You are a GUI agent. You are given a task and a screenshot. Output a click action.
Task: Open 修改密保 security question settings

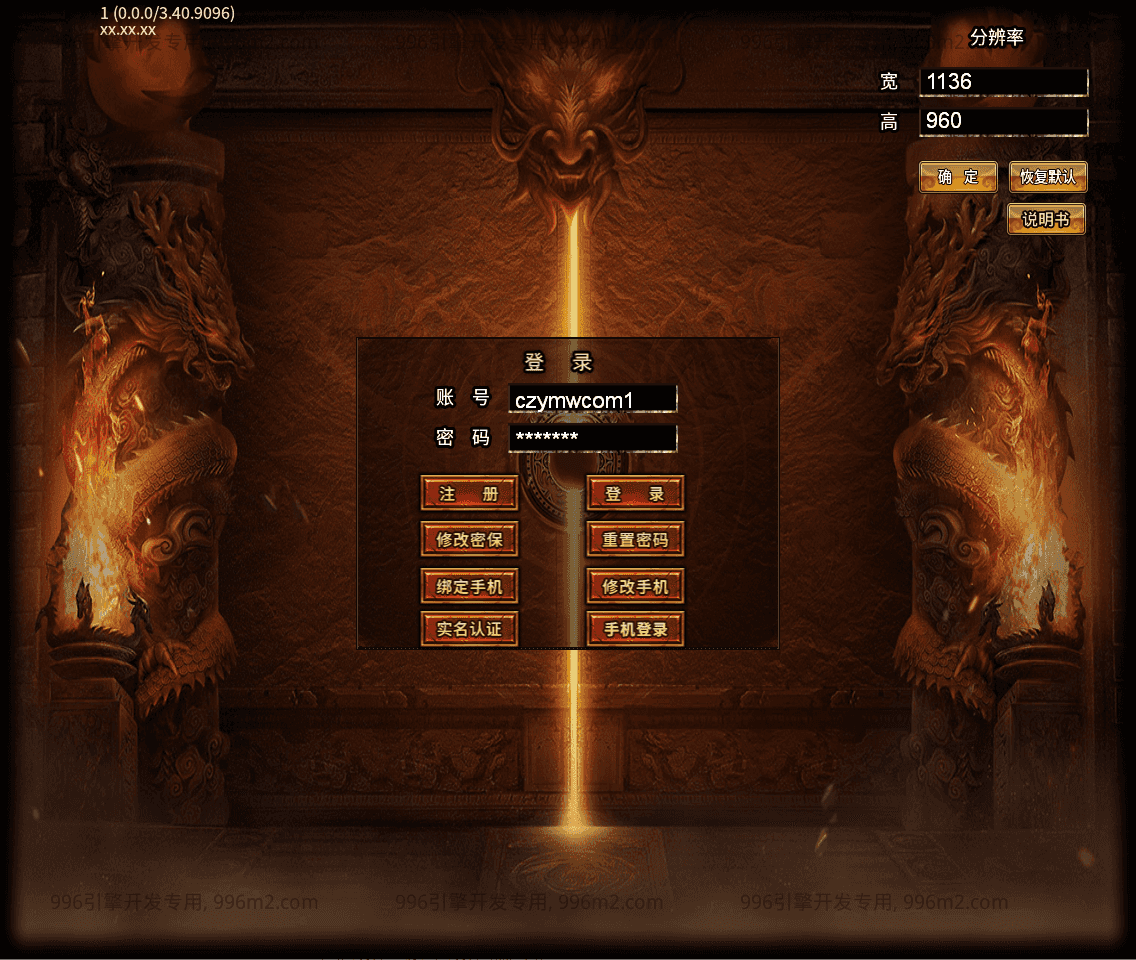(x=469, y=540)
